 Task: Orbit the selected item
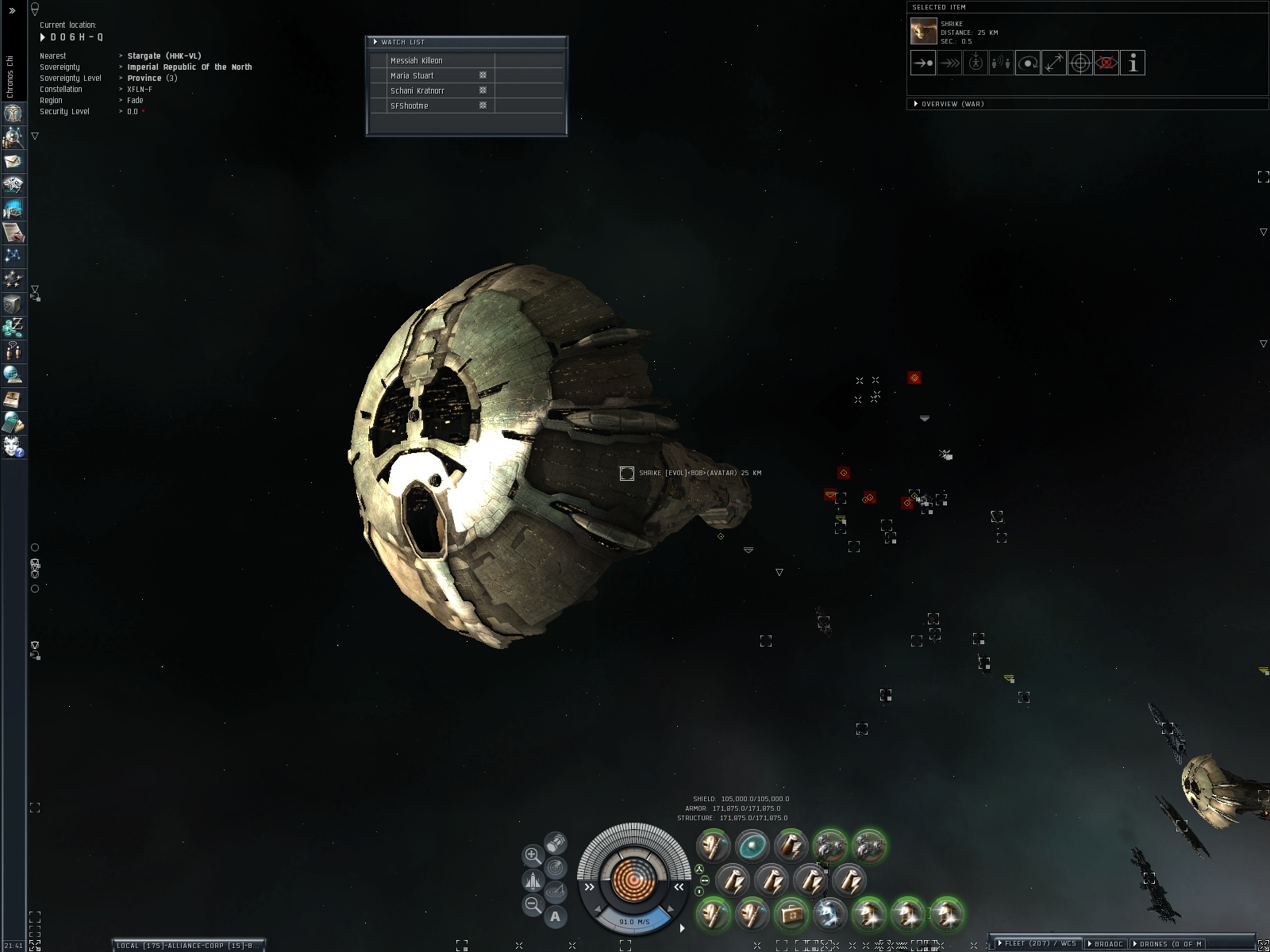1027,63
